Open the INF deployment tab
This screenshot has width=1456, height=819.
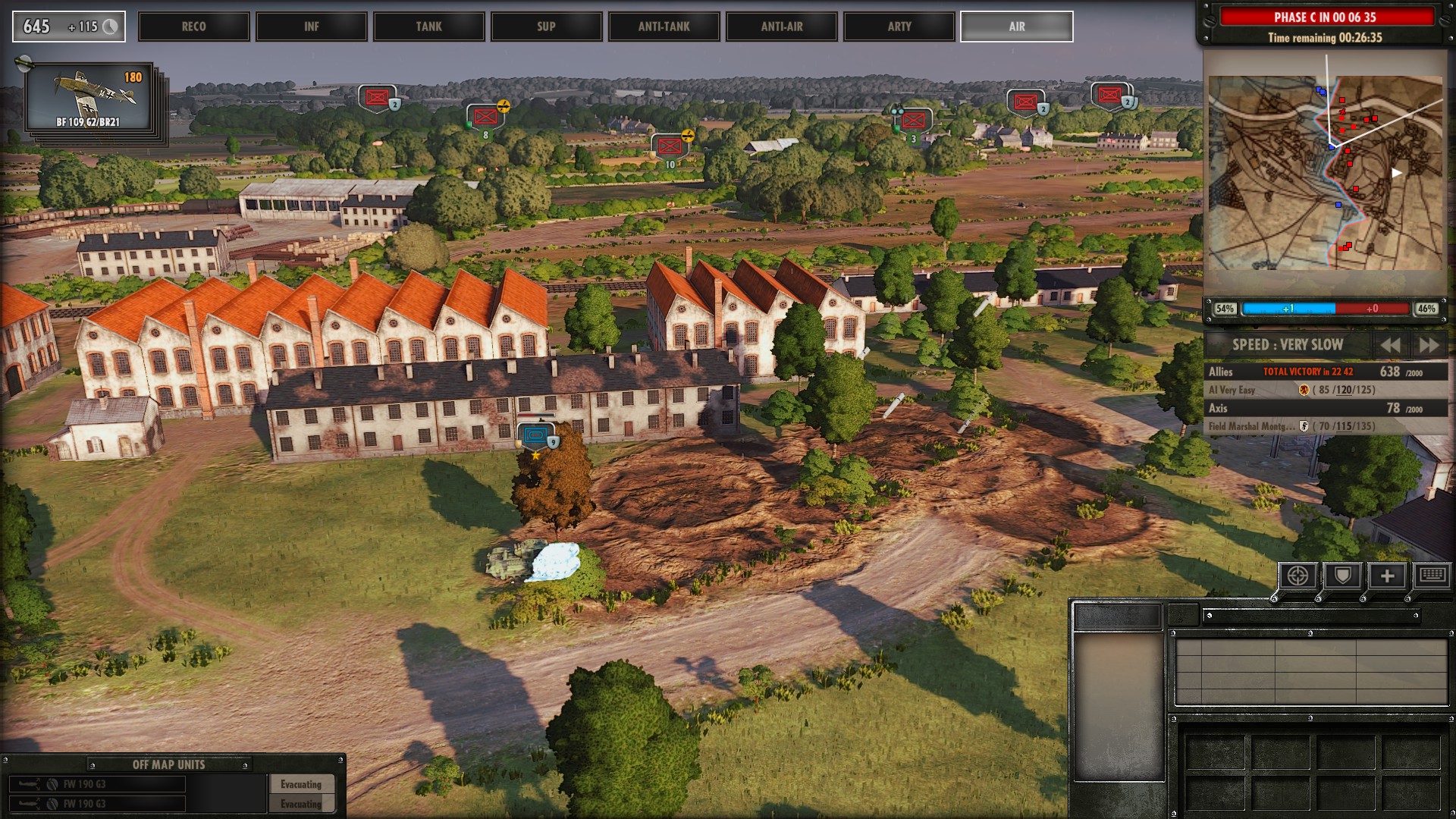(311, 27)
